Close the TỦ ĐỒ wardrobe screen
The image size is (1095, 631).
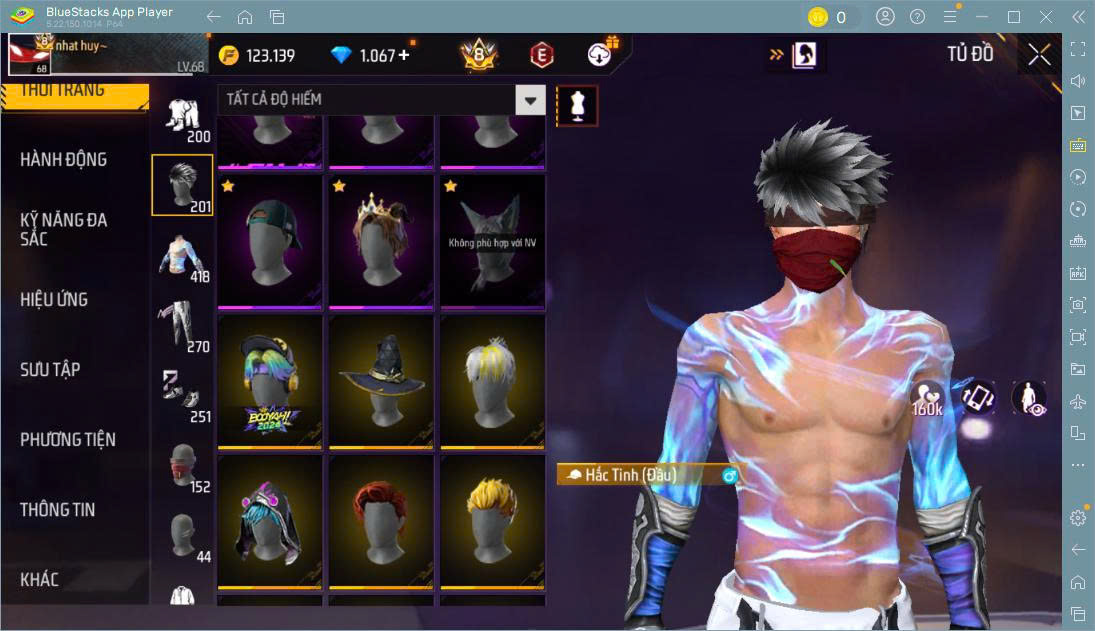pos(1039,55)
